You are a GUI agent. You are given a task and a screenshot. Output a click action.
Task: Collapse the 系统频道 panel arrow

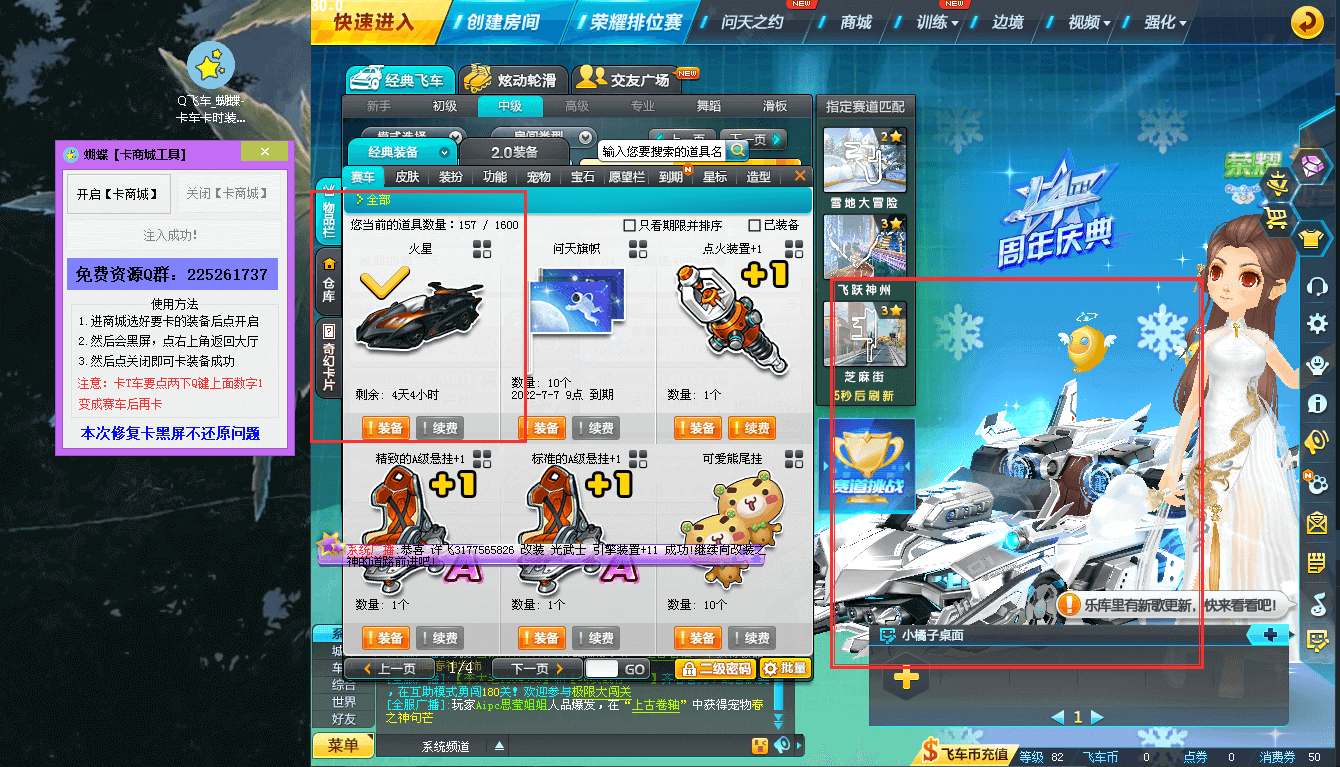500,745
